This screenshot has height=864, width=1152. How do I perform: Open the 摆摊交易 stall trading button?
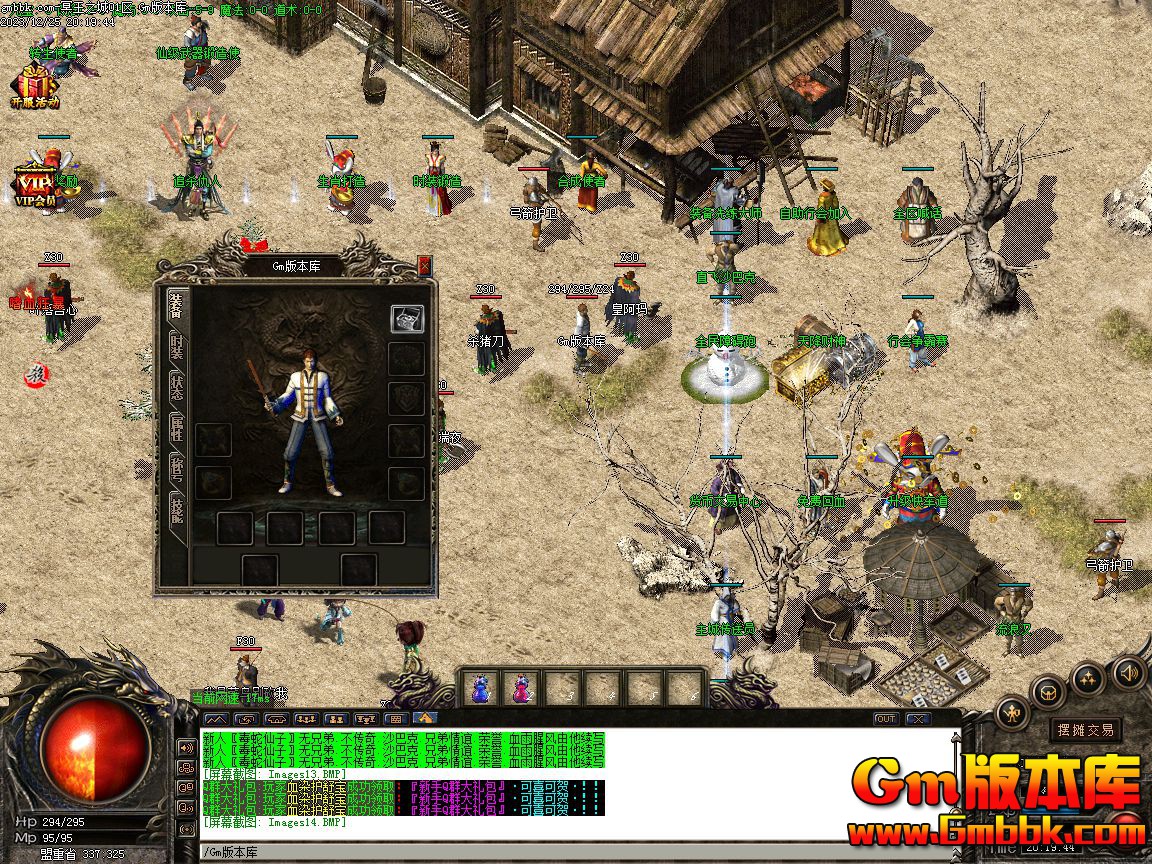coord(1086,730)
